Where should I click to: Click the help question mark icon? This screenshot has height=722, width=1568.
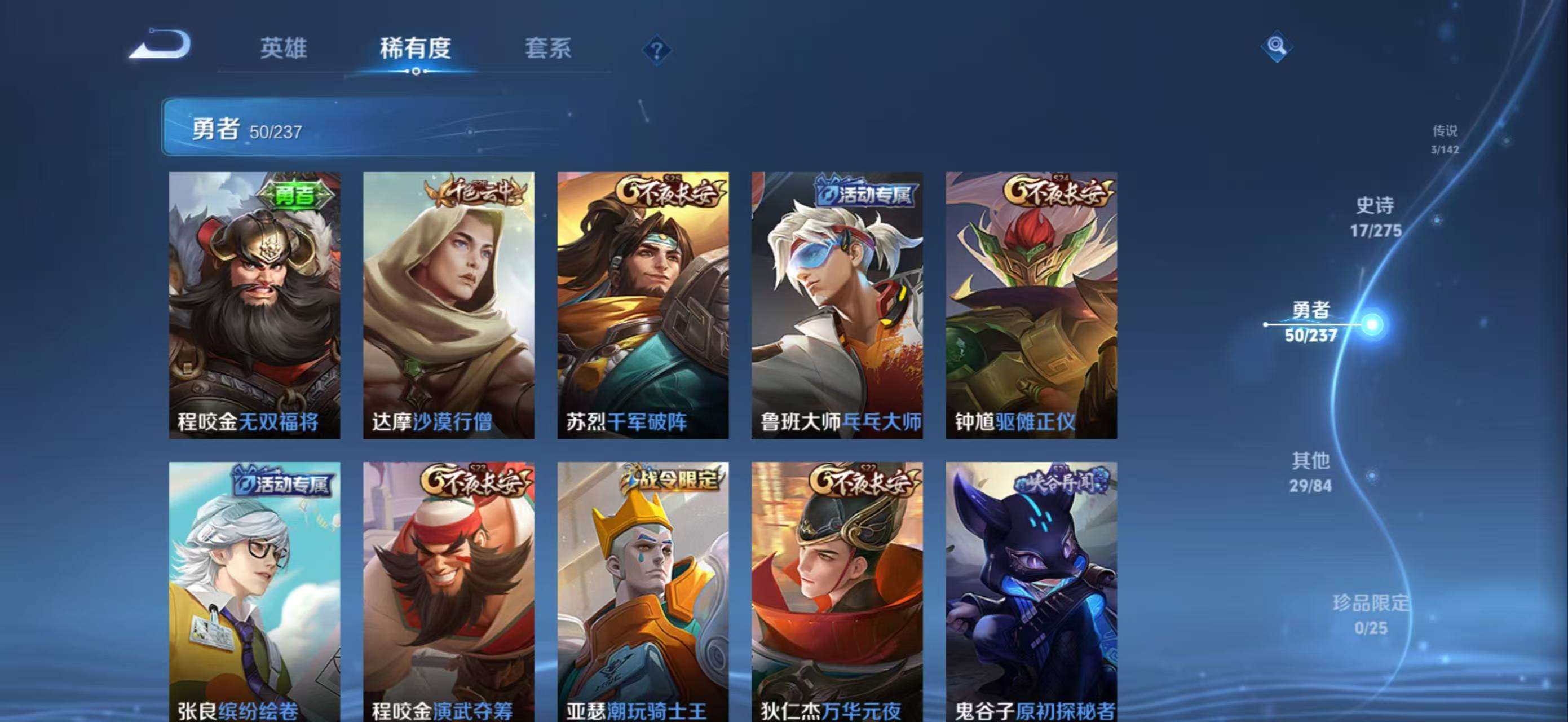(x=656, y=51)
